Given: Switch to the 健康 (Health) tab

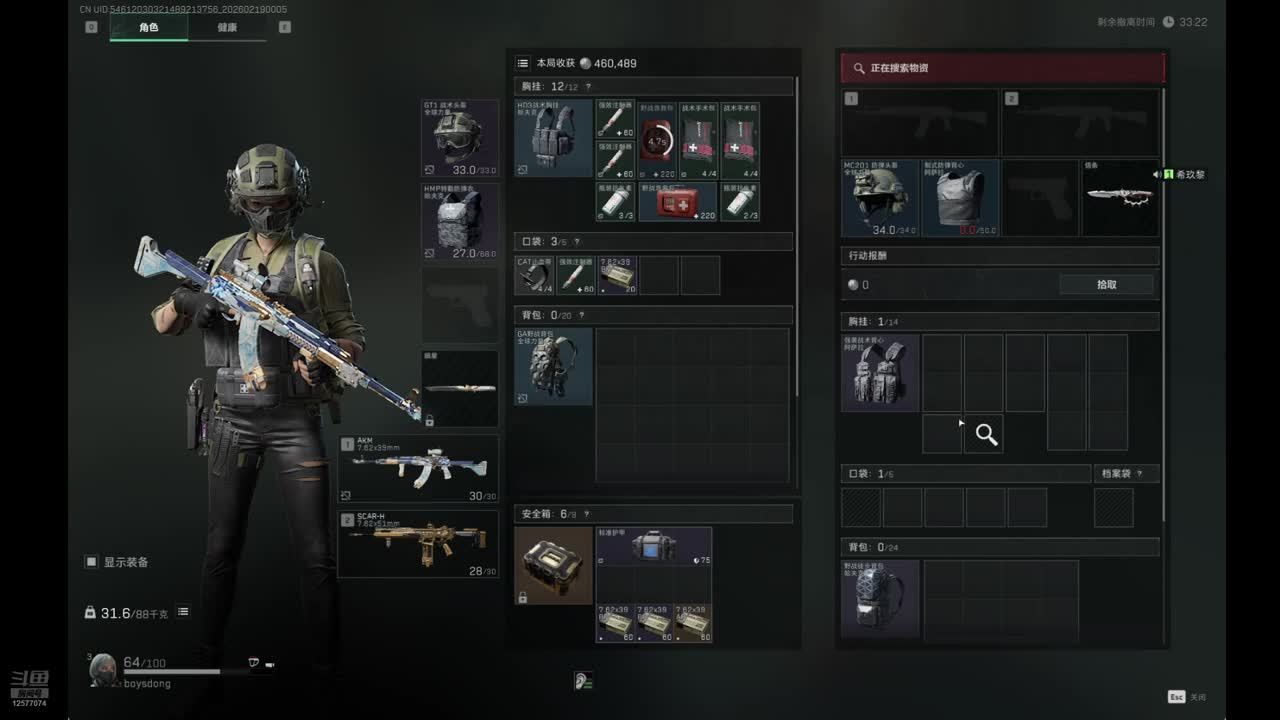Looking at the screenshot, I should click(227, 27).
